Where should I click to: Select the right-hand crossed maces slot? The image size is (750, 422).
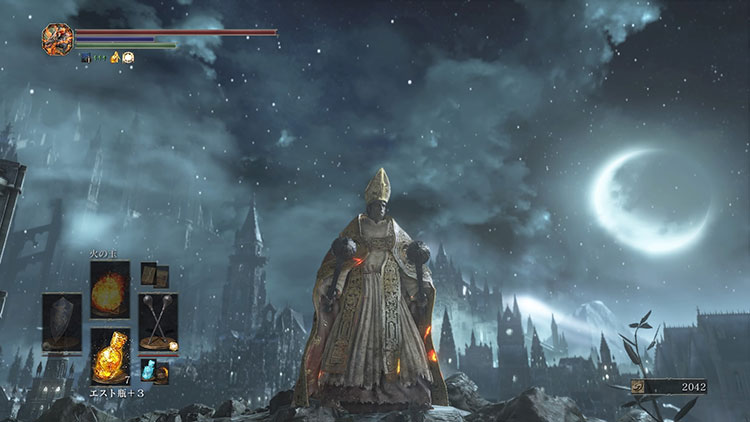coord(158,322)
